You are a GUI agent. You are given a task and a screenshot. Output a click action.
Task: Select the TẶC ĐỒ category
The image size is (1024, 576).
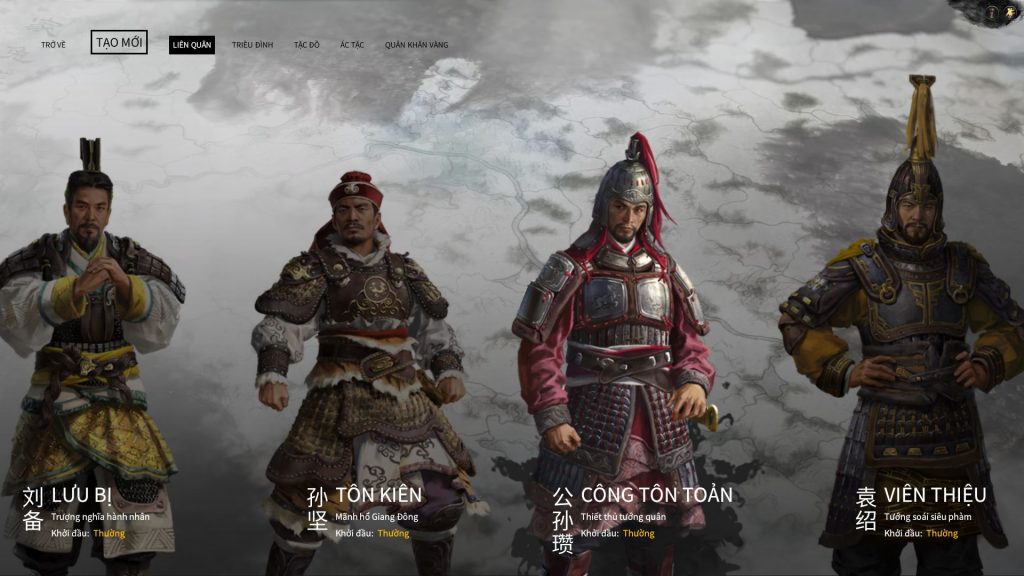click(x=306, y=45)
